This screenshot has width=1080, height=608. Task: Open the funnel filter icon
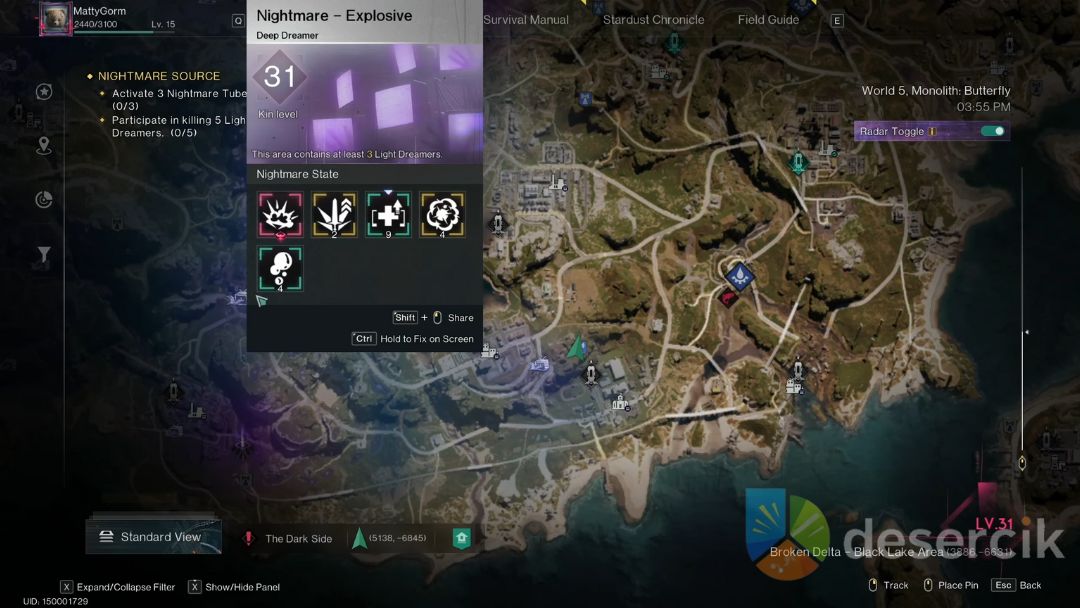pos(44,256)
